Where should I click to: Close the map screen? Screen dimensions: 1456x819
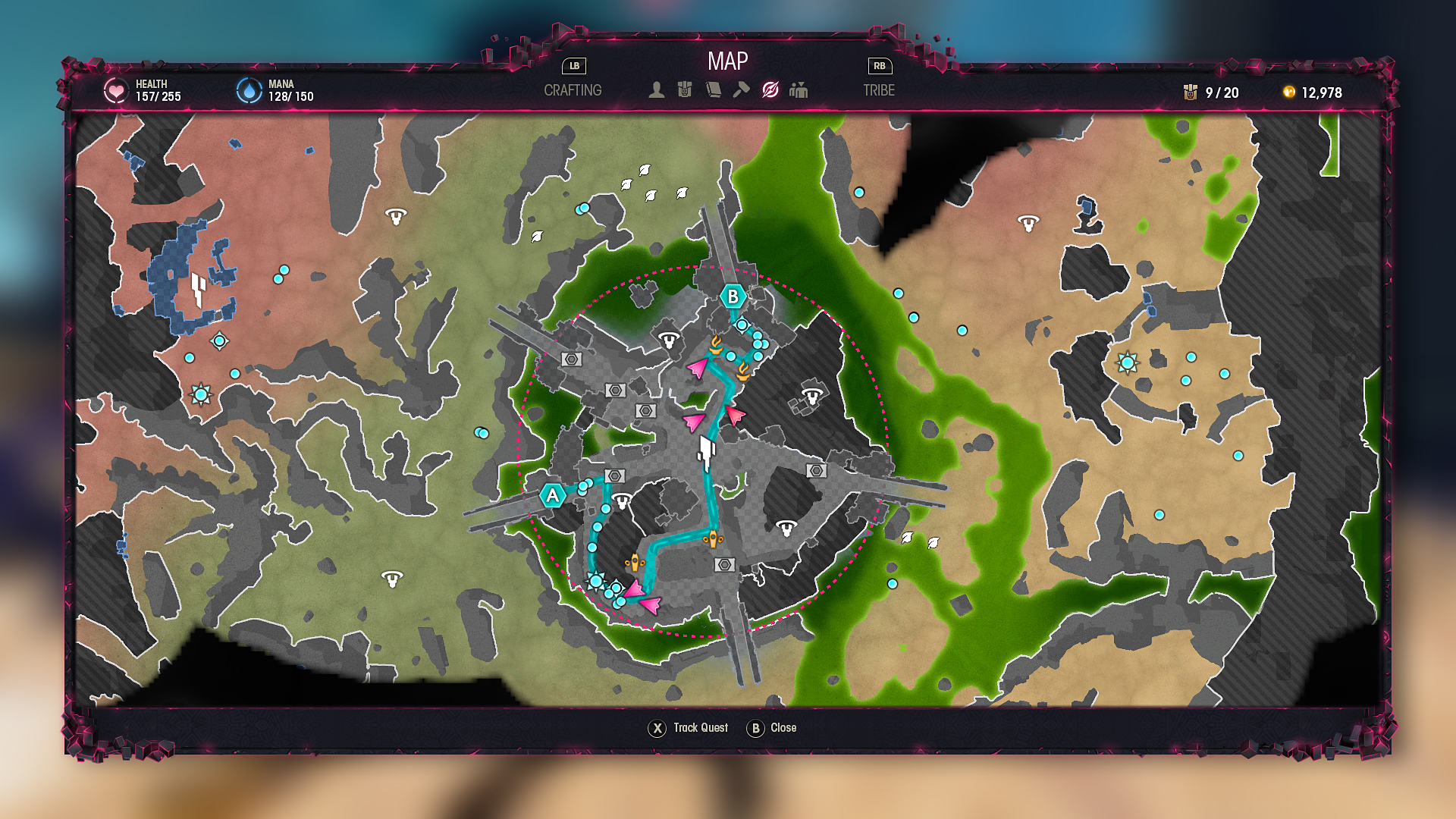click(x=772, y=728)
